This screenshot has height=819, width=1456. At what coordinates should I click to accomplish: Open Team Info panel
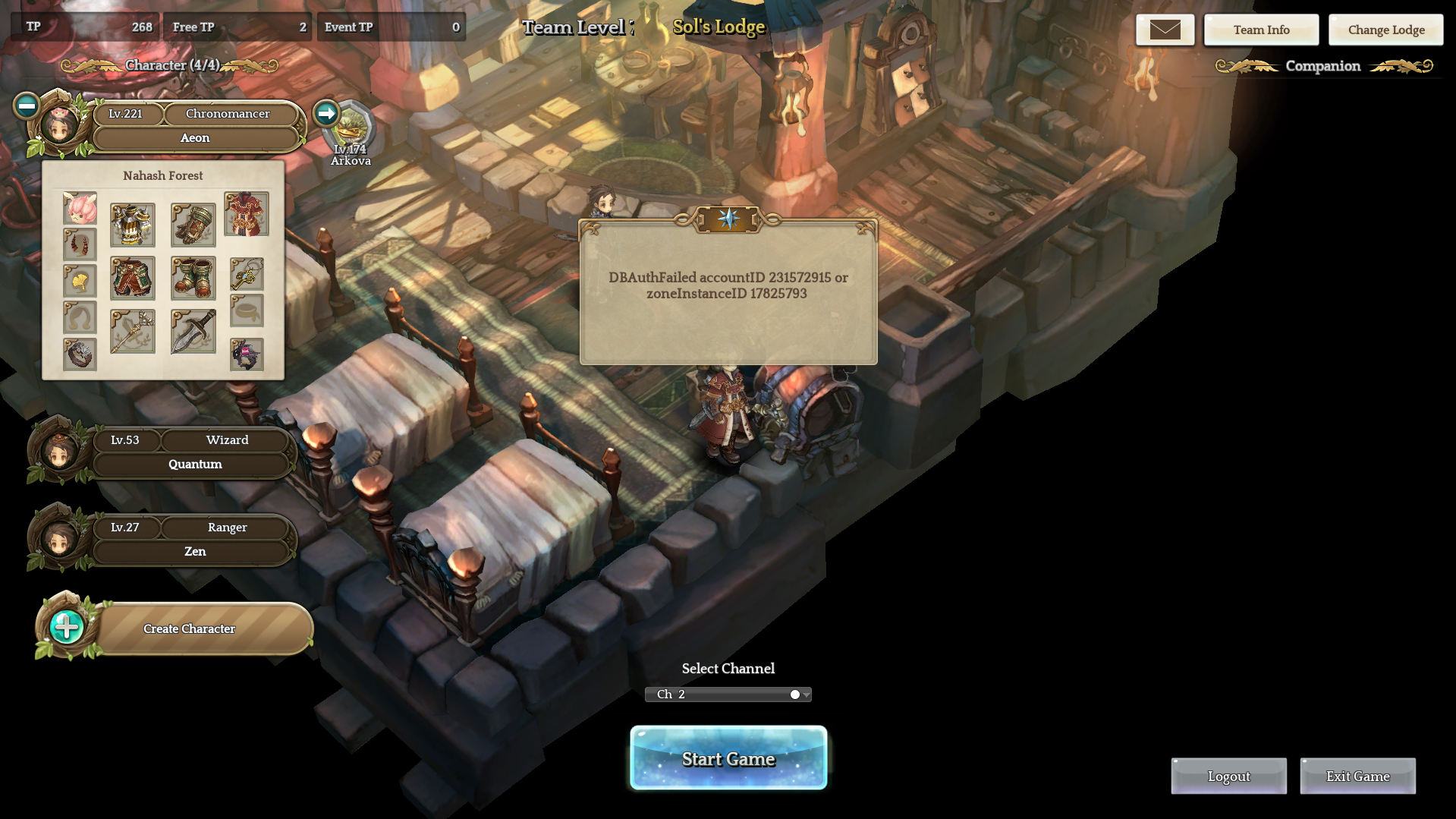coord(1261,30)
